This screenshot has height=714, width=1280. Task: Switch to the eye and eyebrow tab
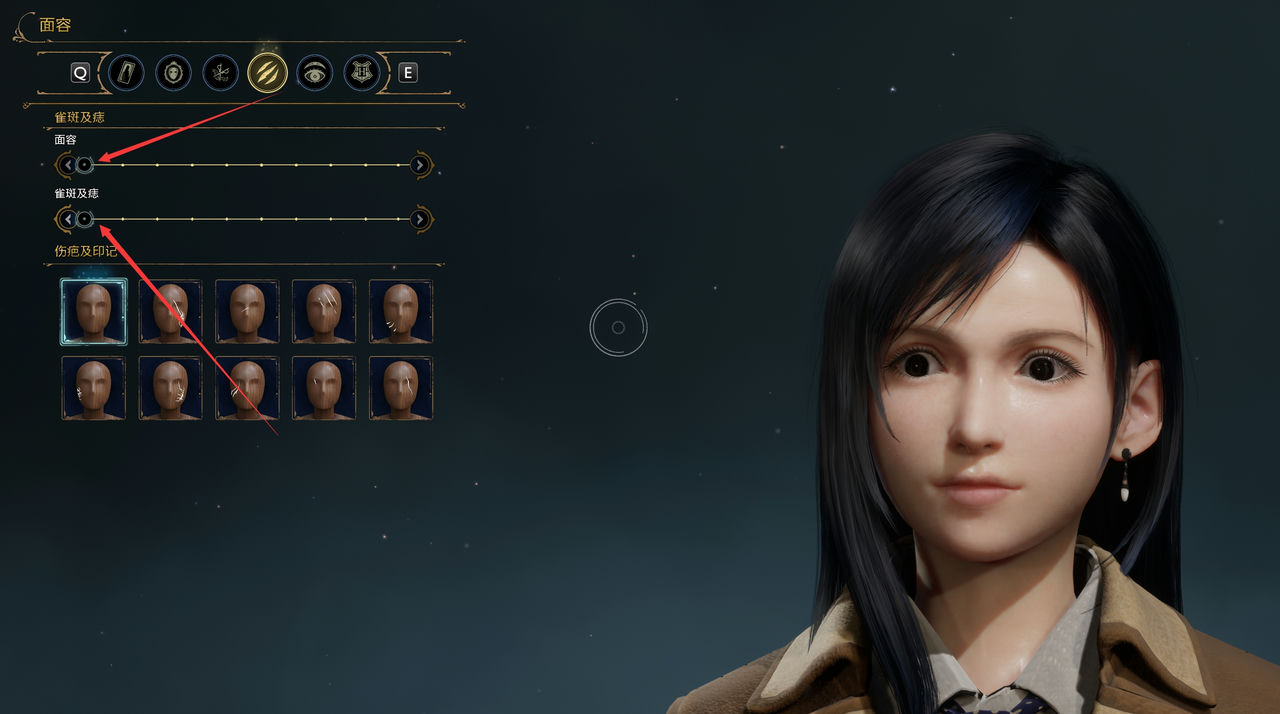click(315, 72)
